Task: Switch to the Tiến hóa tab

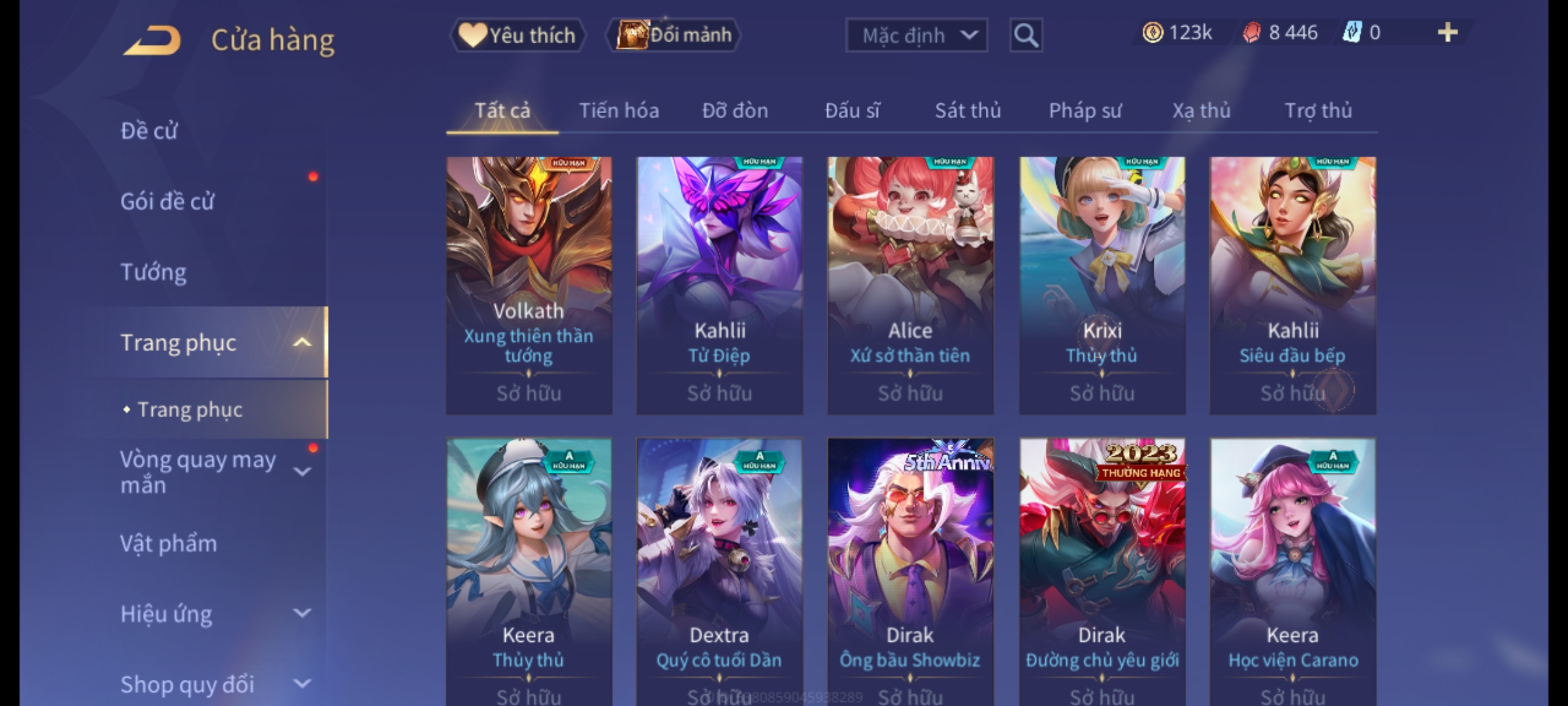Action: [x=619, y=110]
